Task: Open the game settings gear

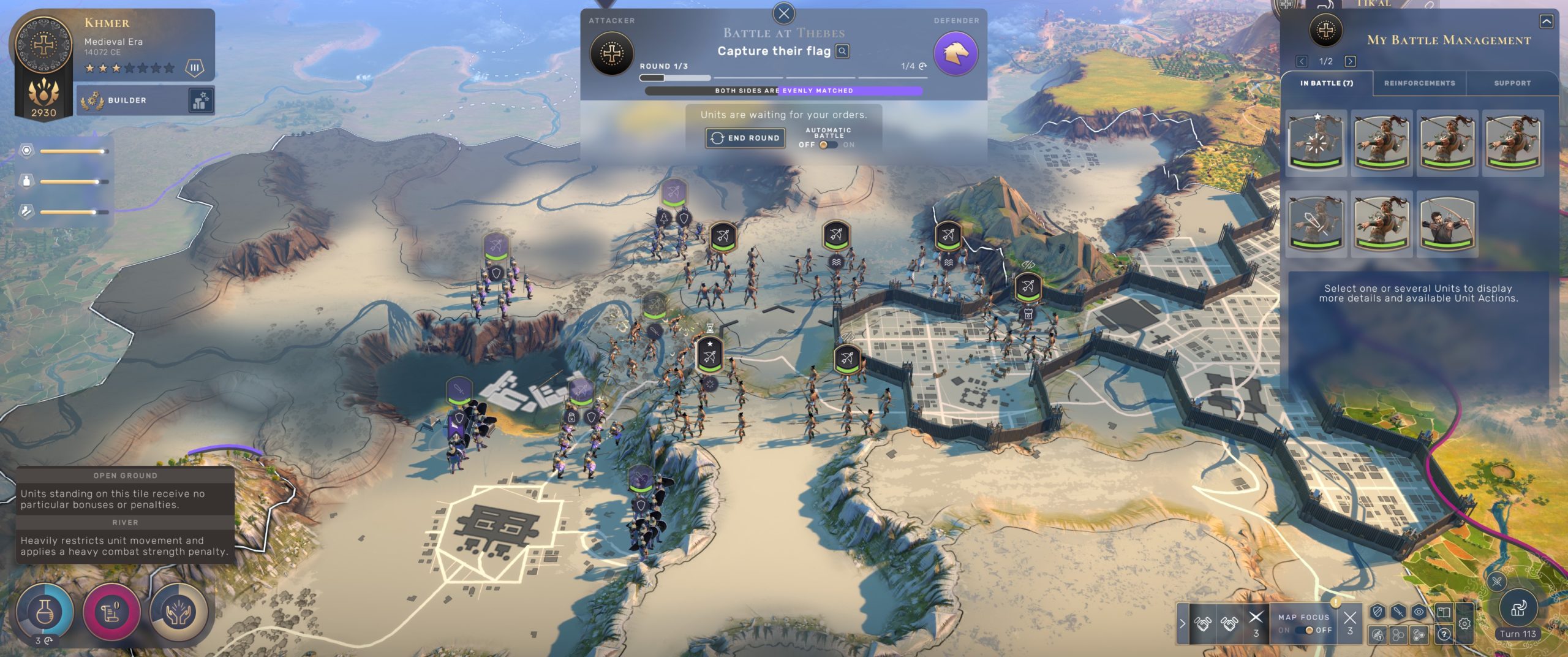Action: coord(1464,624)
